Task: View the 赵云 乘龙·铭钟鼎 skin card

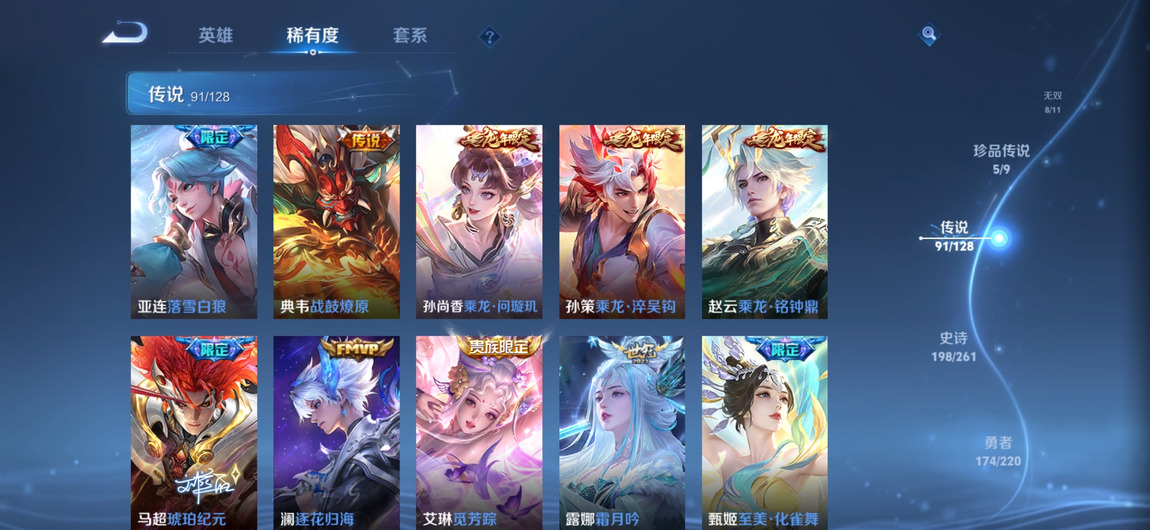Action: 765,222
